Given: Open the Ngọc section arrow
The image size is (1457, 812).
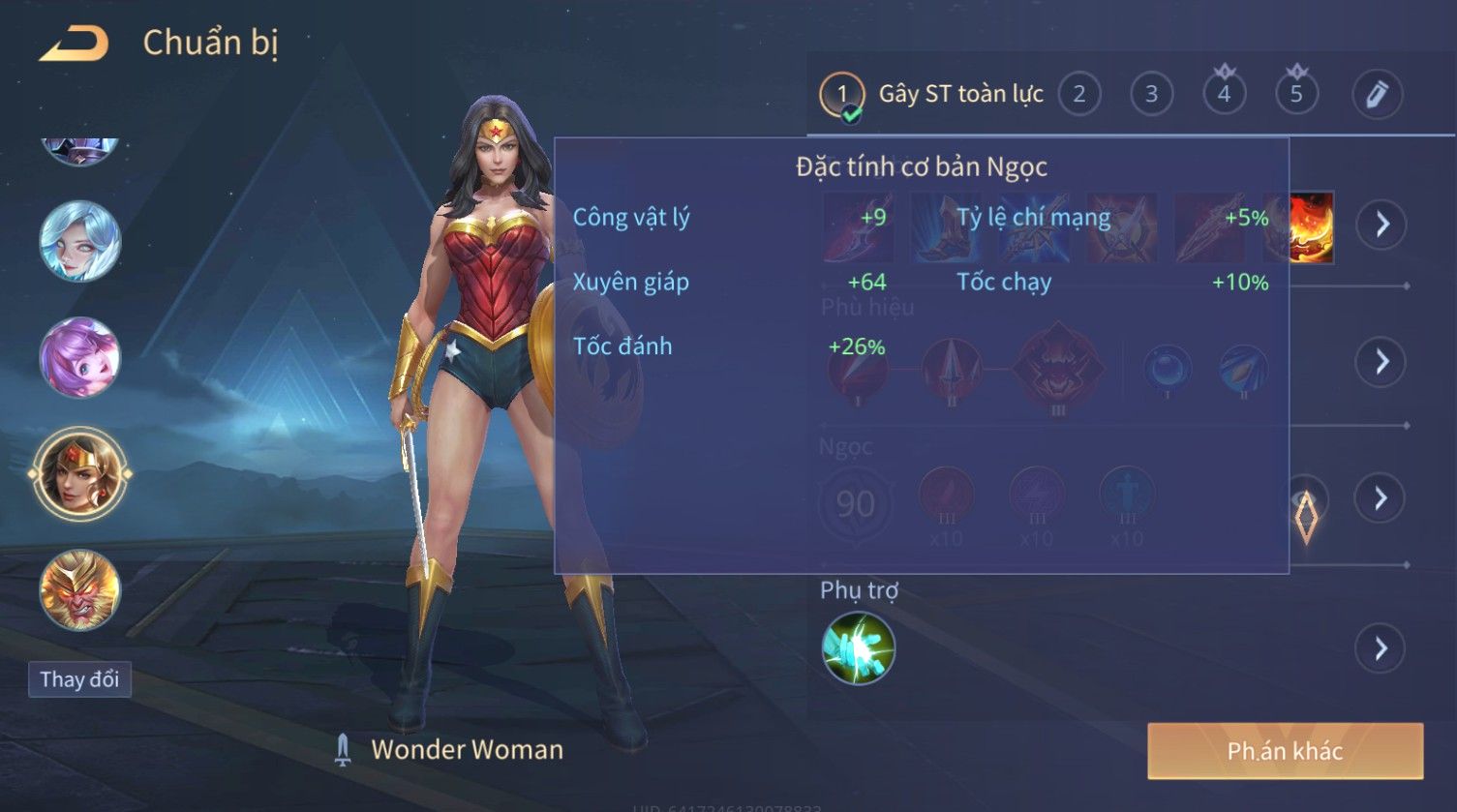Looking at the screenshot, I should click(x=1381, y=498).
